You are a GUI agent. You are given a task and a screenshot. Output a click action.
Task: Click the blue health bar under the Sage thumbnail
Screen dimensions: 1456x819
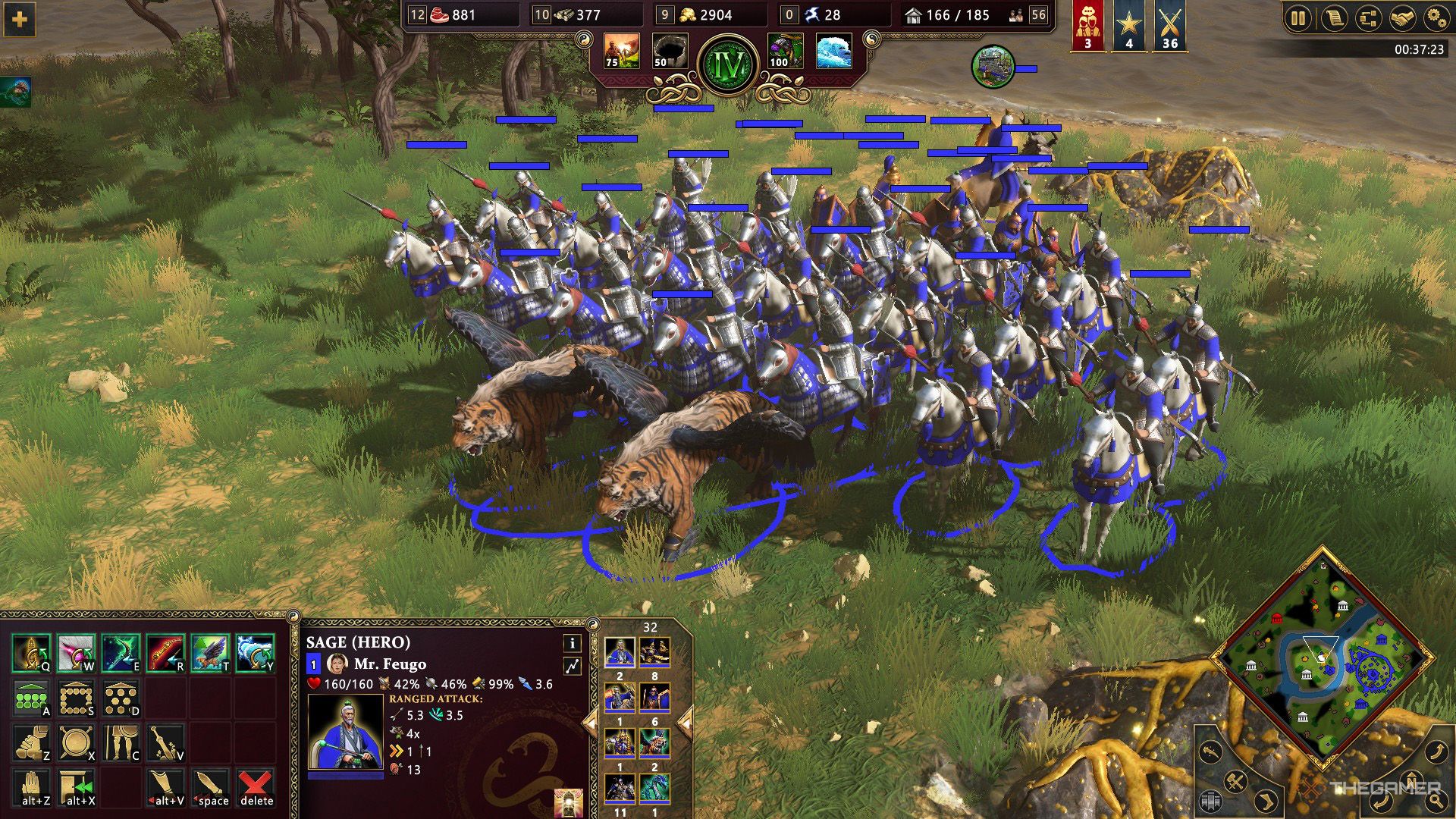click(347, 775)
